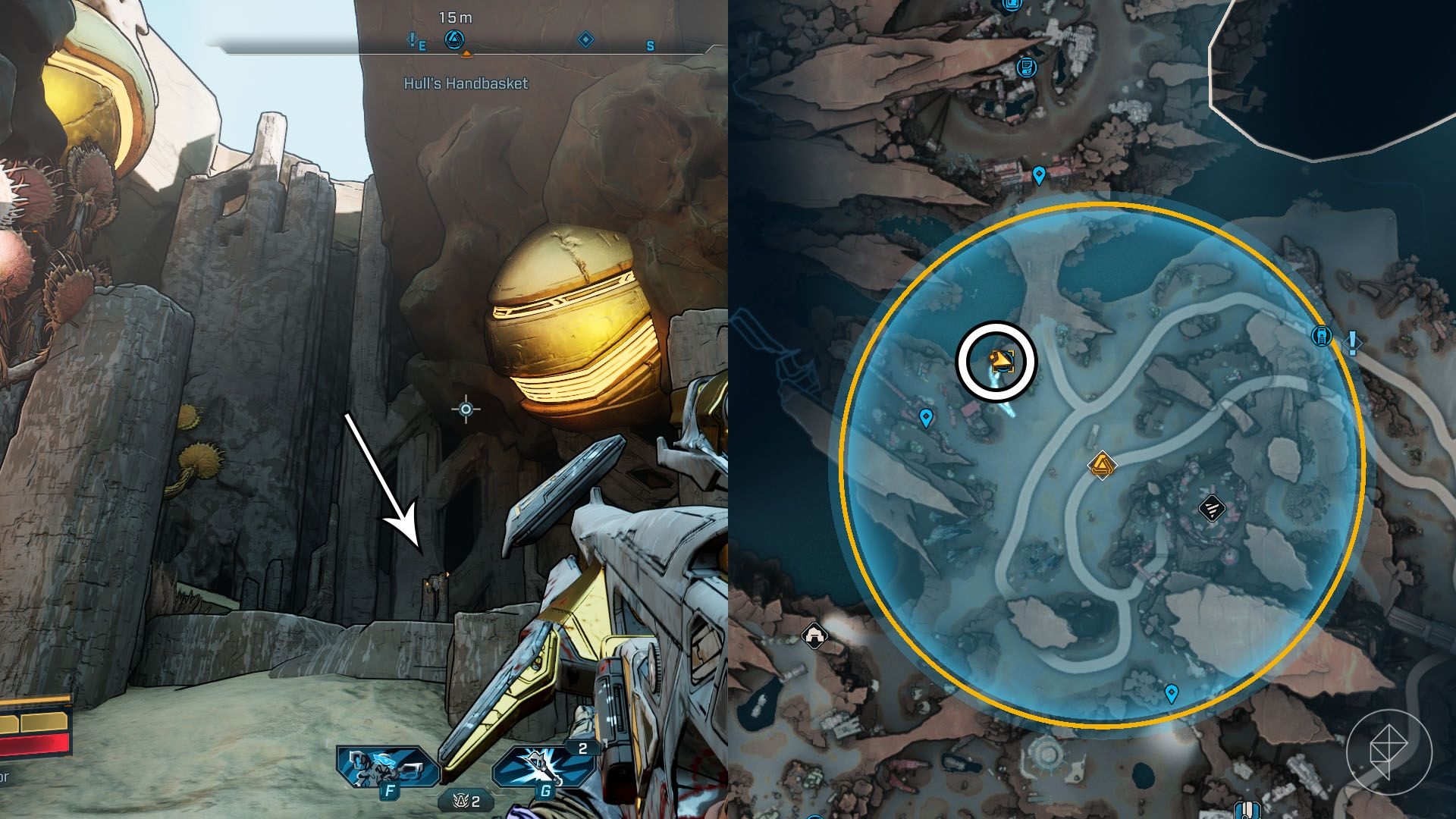Click the blue vending machine icon beside the exclamation
The width and height of the screenshot is (1456, 819).
1322,335
